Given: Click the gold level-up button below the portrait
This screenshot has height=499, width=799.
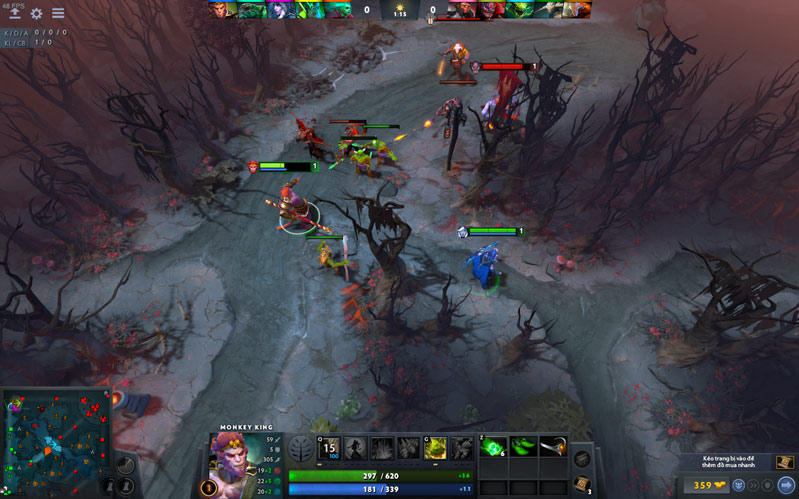Looking at the screenshot, I should (208, 489).
